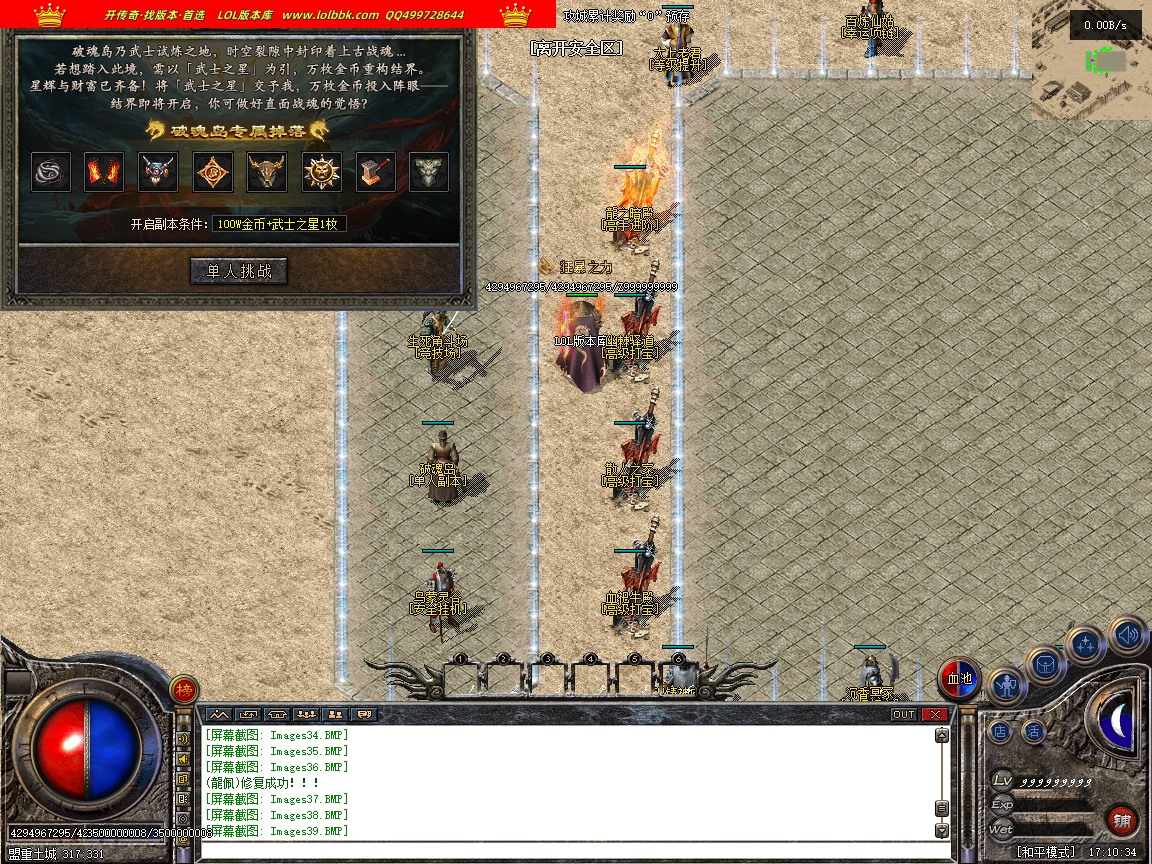Close the chat window with red X
Viewport: 1152px width, 864px height.
[934, 714]
